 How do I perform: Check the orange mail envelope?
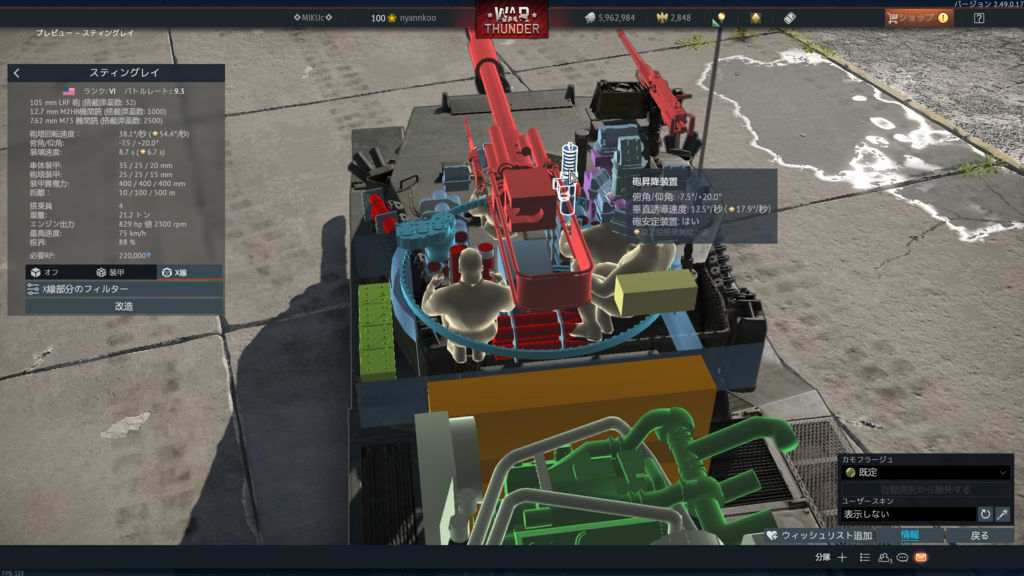click(x=921, y=557)
